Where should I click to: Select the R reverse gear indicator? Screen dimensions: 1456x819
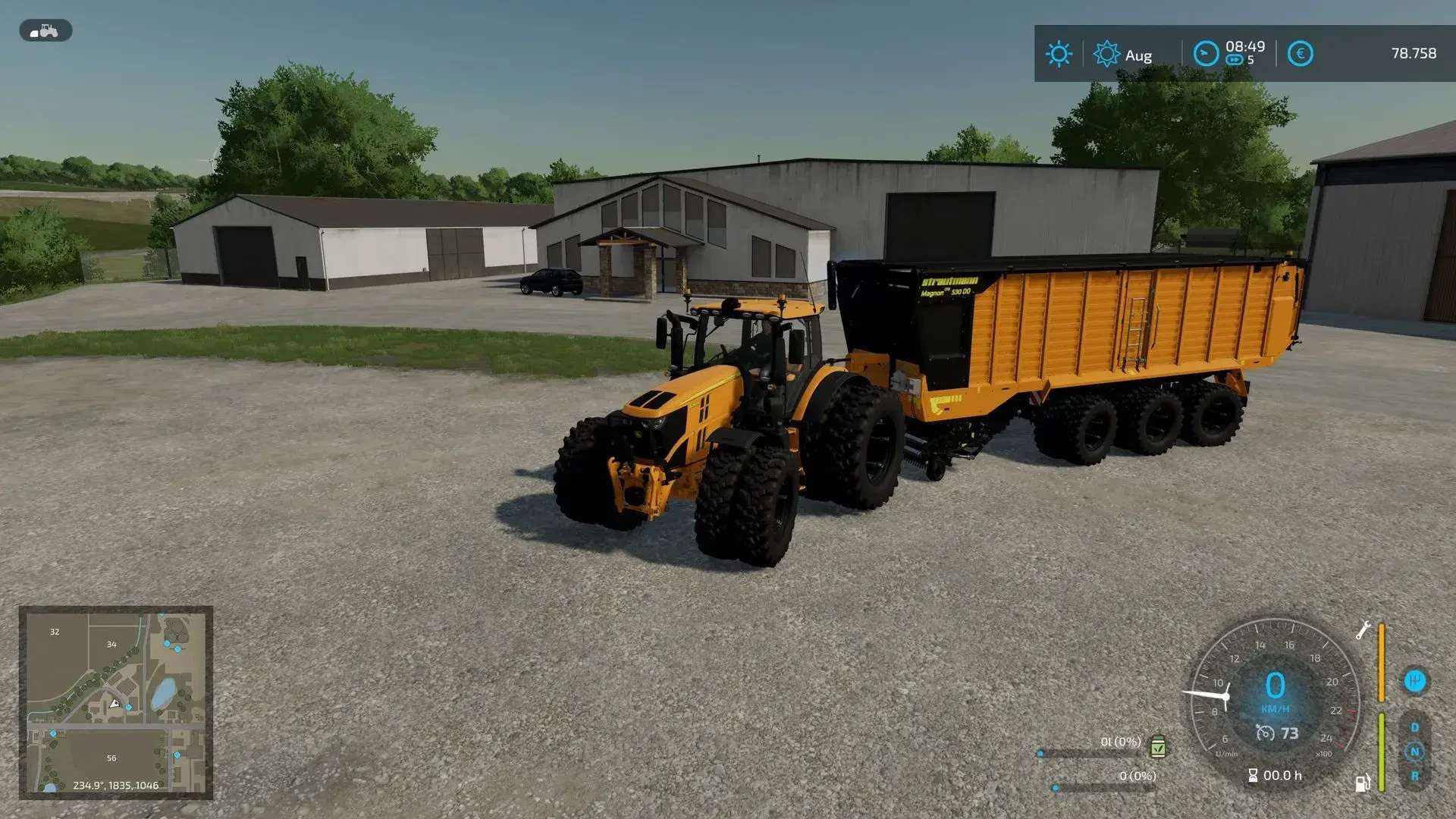tap(1414, 776)
